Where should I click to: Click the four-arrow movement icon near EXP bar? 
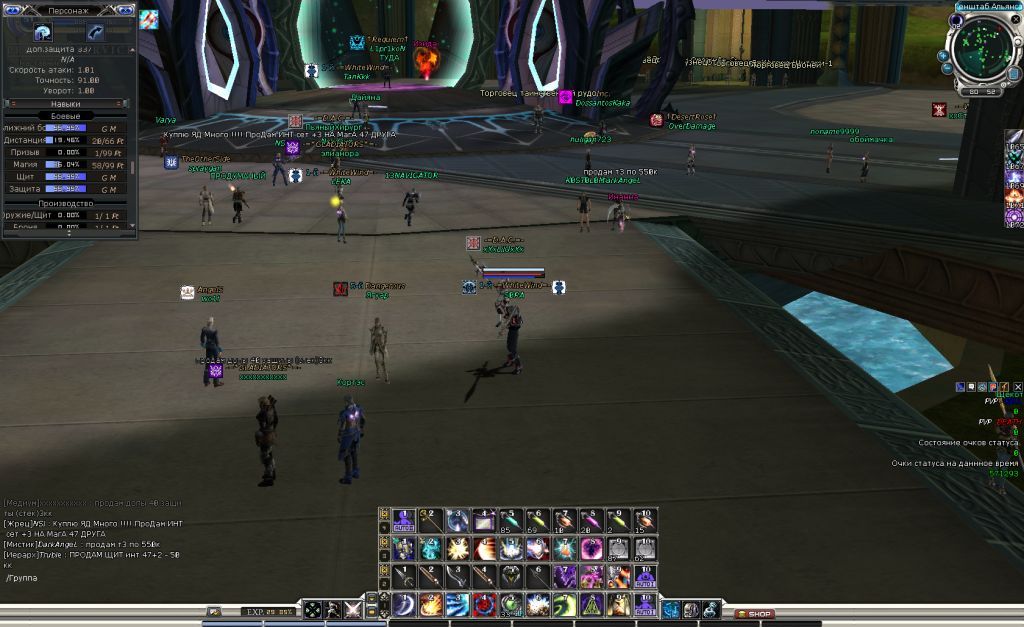pyautogui.click(x=314, y=610)
